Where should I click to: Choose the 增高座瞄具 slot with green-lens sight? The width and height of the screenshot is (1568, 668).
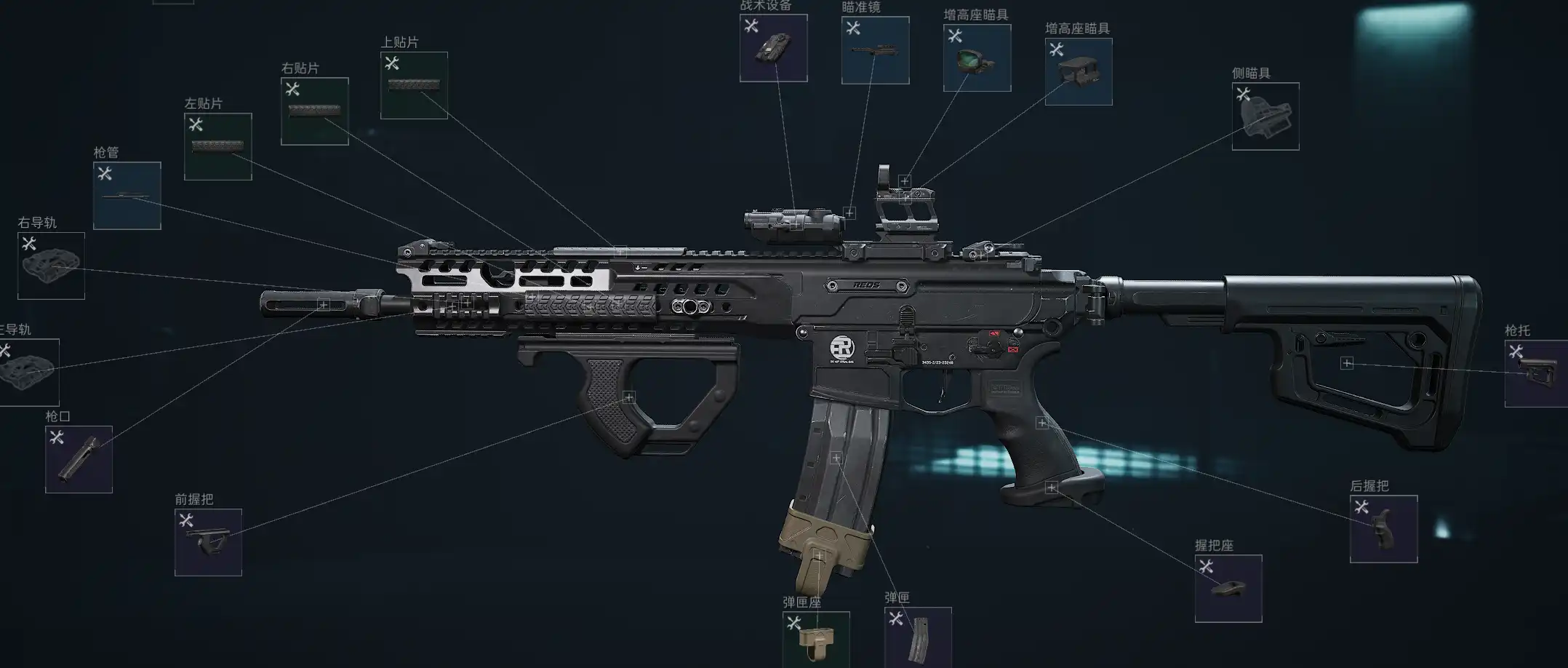point(977,58)
